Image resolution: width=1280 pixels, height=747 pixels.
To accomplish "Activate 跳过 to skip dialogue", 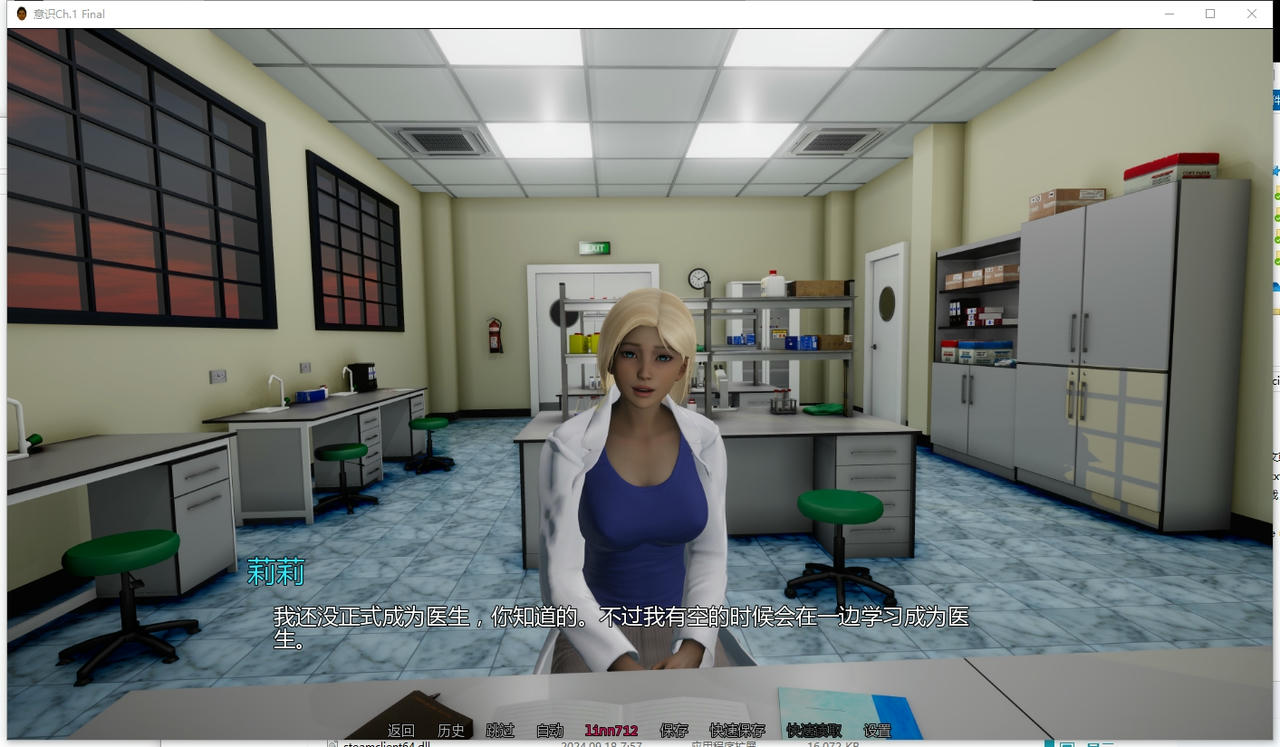I will [500, 731].
